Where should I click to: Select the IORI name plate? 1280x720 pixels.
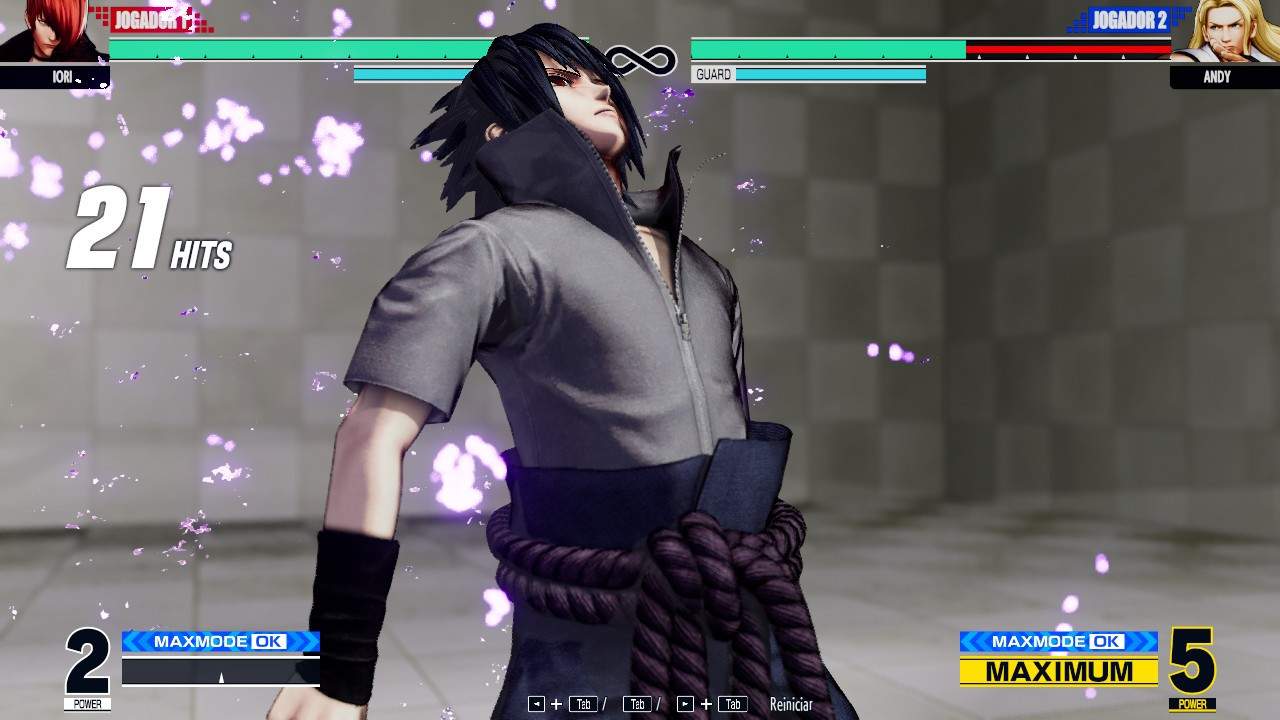pyautogui.click(x=55, y=77)
